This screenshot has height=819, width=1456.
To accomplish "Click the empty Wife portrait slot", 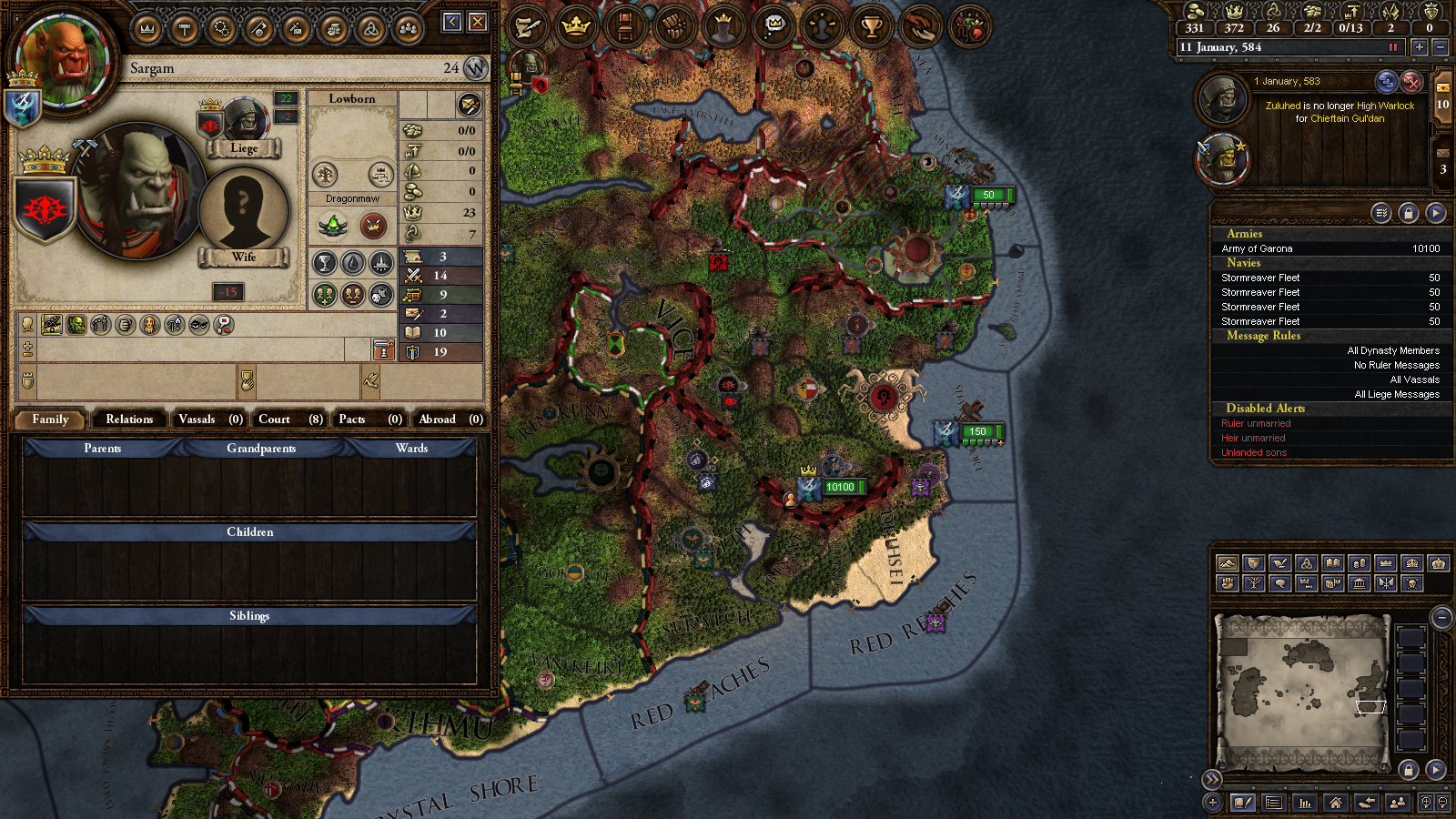I will click(x=243, y=209).
